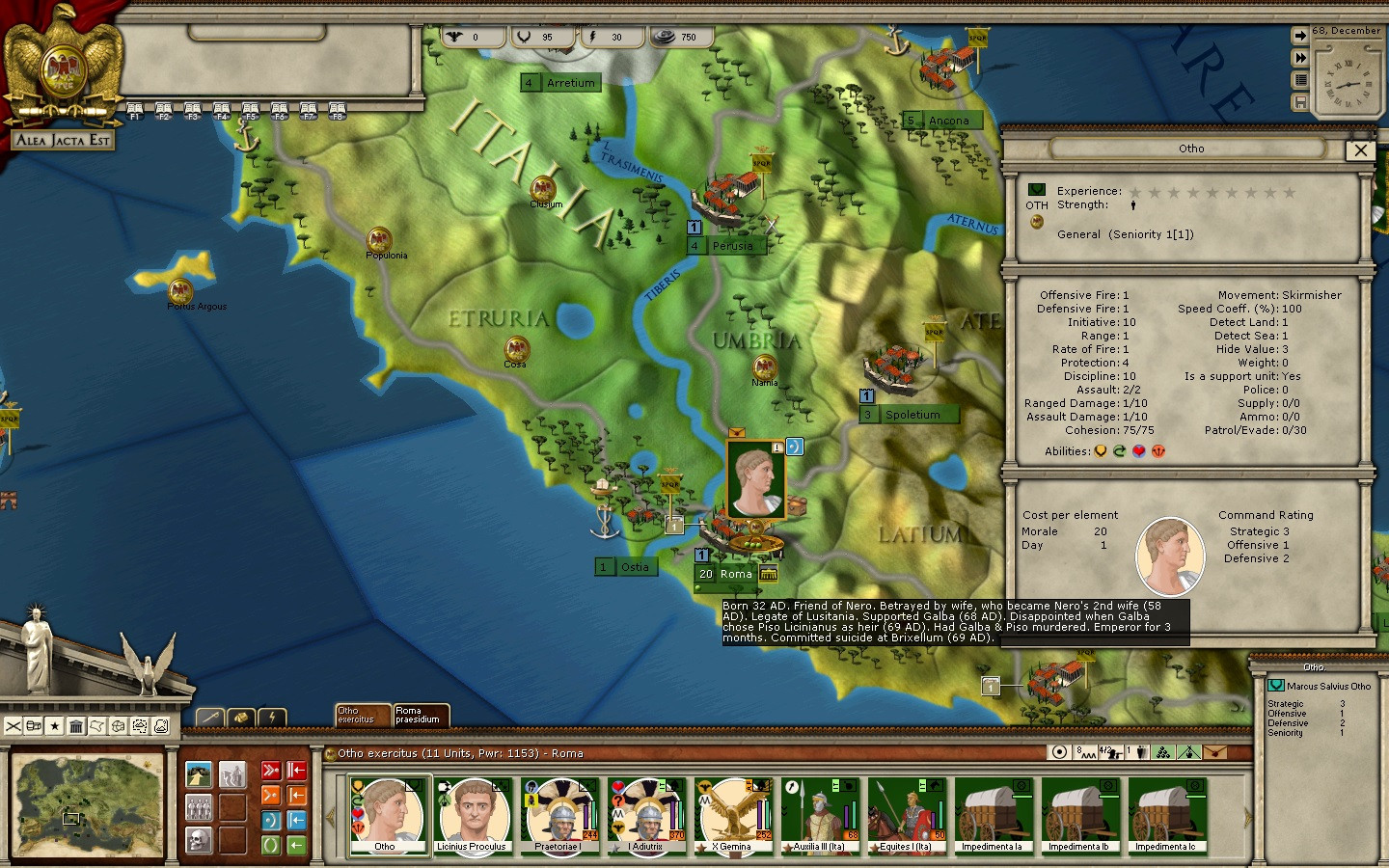The width and height of the screenshot is (1389, 868).
Task: Switch to the Roma praesidium tab
Action: pyautogui.click(x=421, y=715)
